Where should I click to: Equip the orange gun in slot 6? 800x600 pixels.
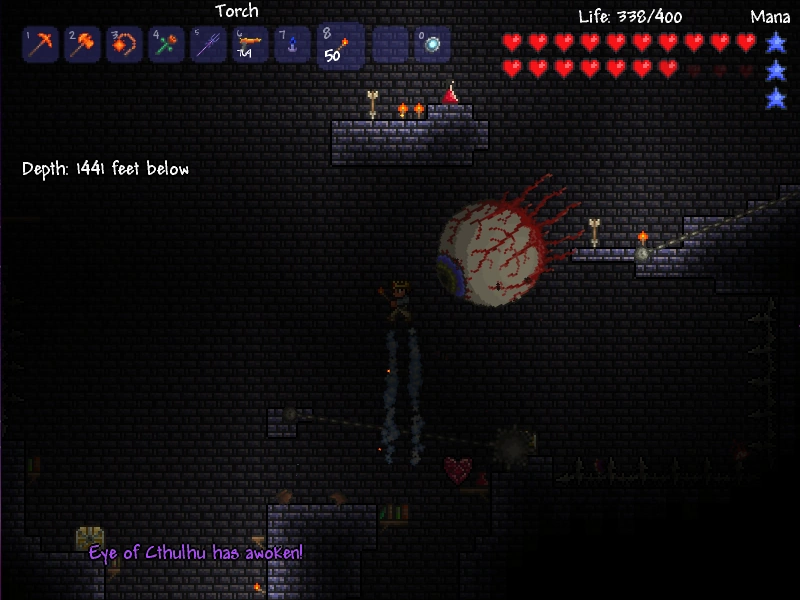[x=250, y=45]
